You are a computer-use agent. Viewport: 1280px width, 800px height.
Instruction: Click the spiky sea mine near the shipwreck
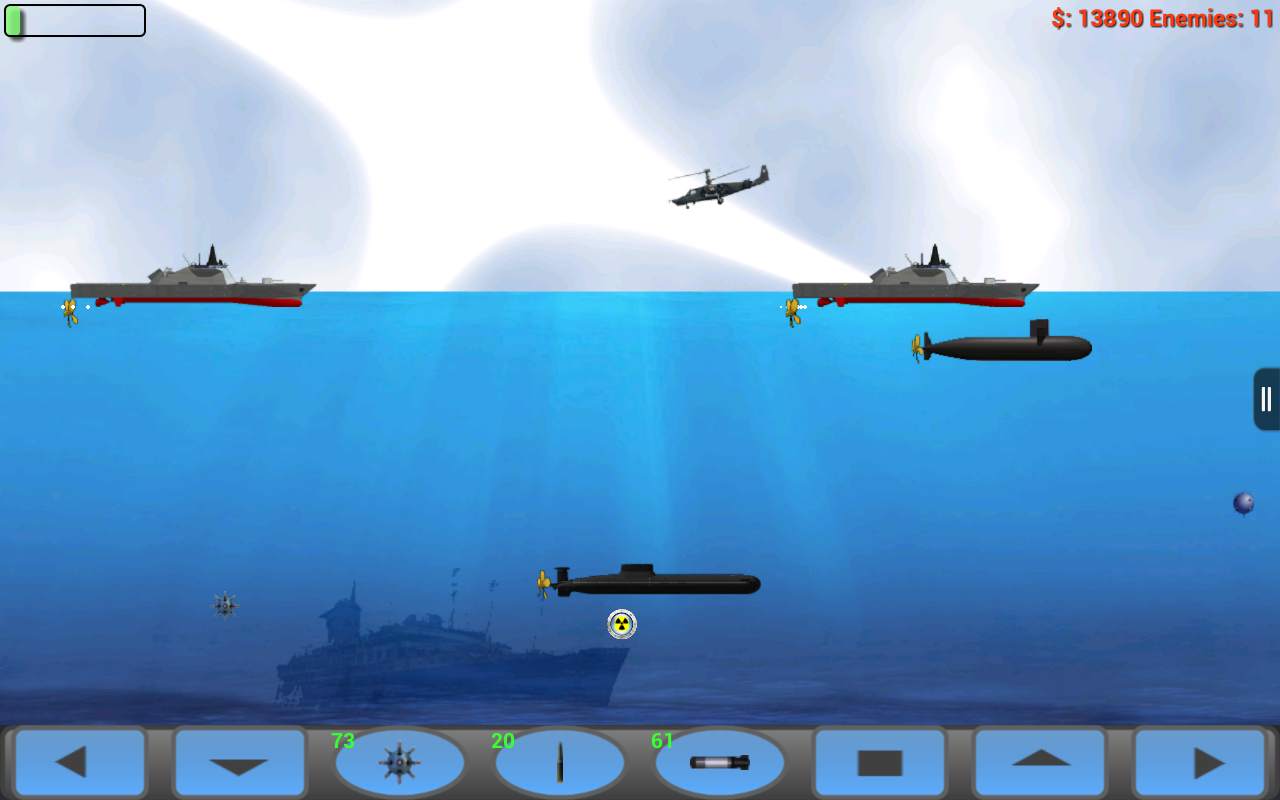224,604
